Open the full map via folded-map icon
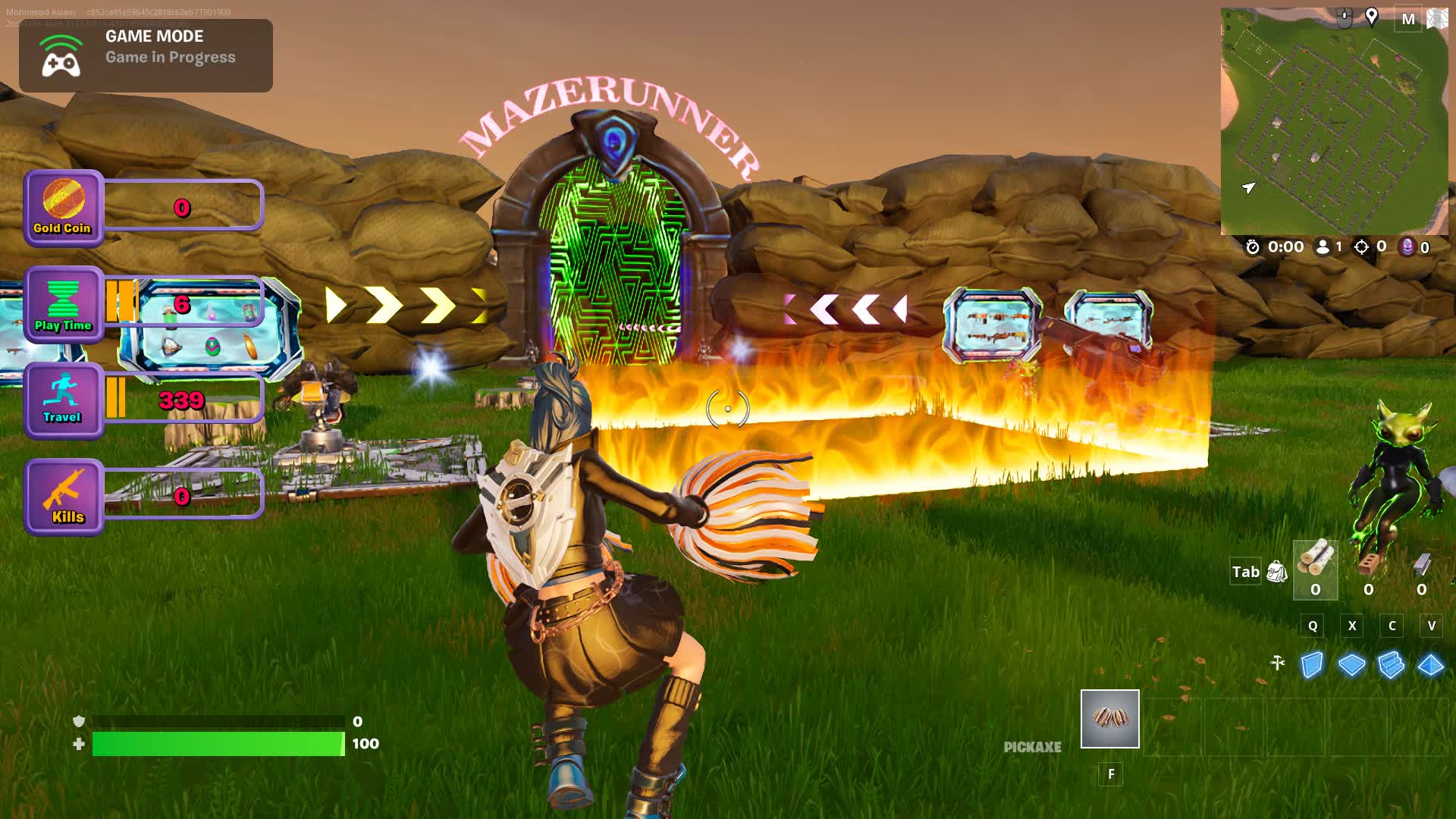 coord(1436,18)
